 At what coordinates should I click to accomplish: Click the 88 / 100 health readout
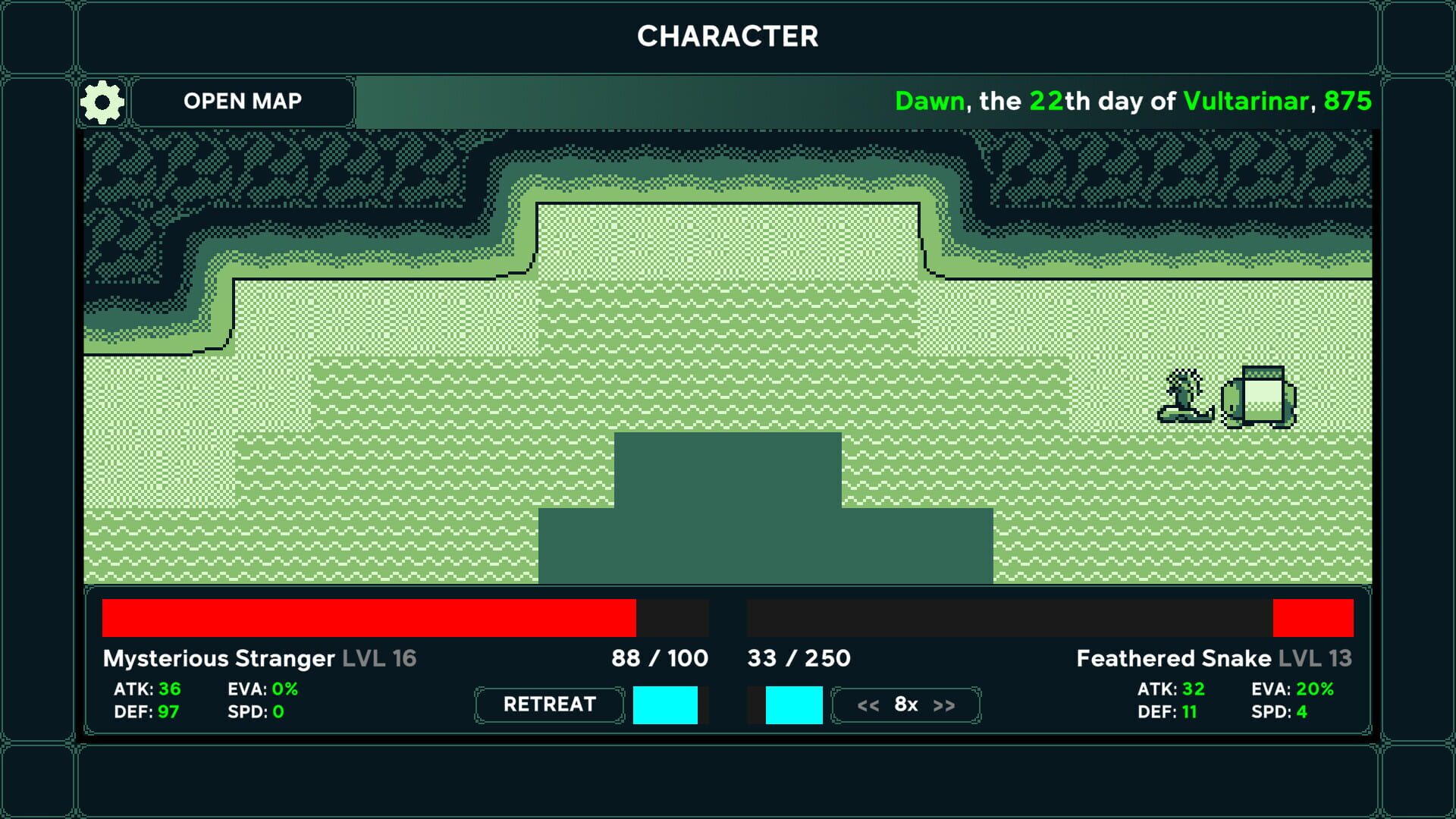coord(659,658)
